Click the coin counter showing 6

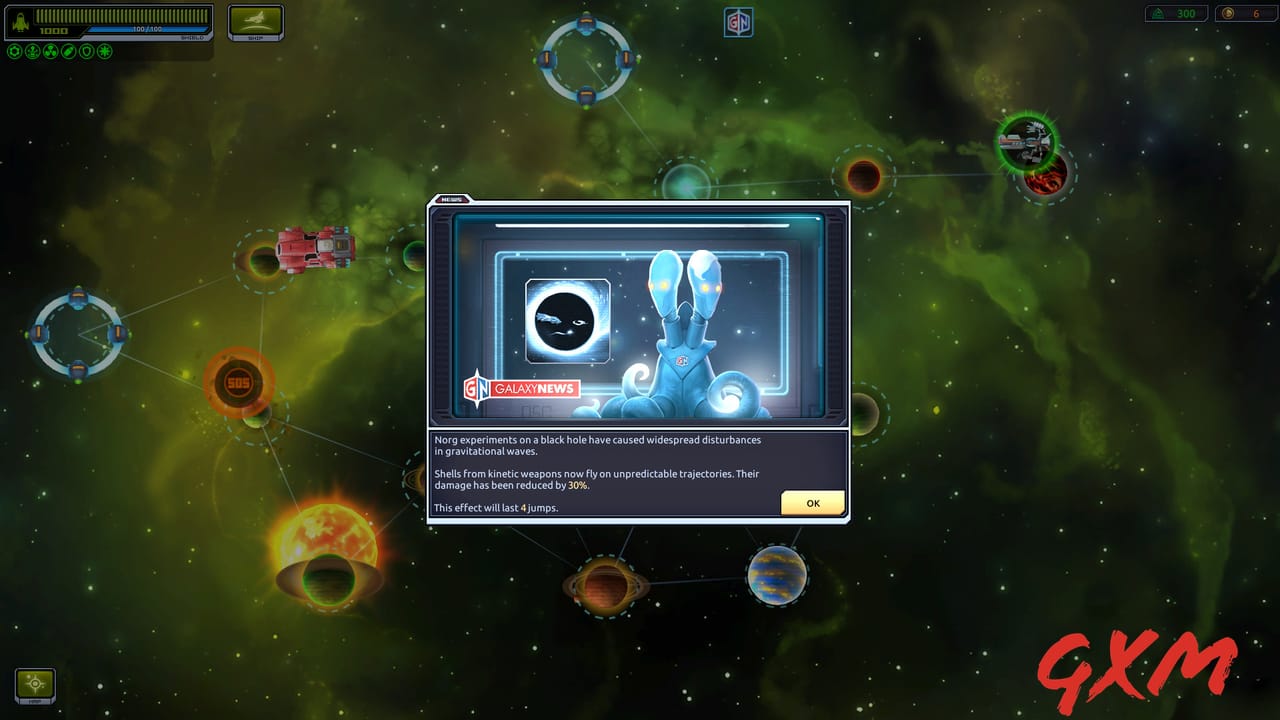(x=1247, y=14)
